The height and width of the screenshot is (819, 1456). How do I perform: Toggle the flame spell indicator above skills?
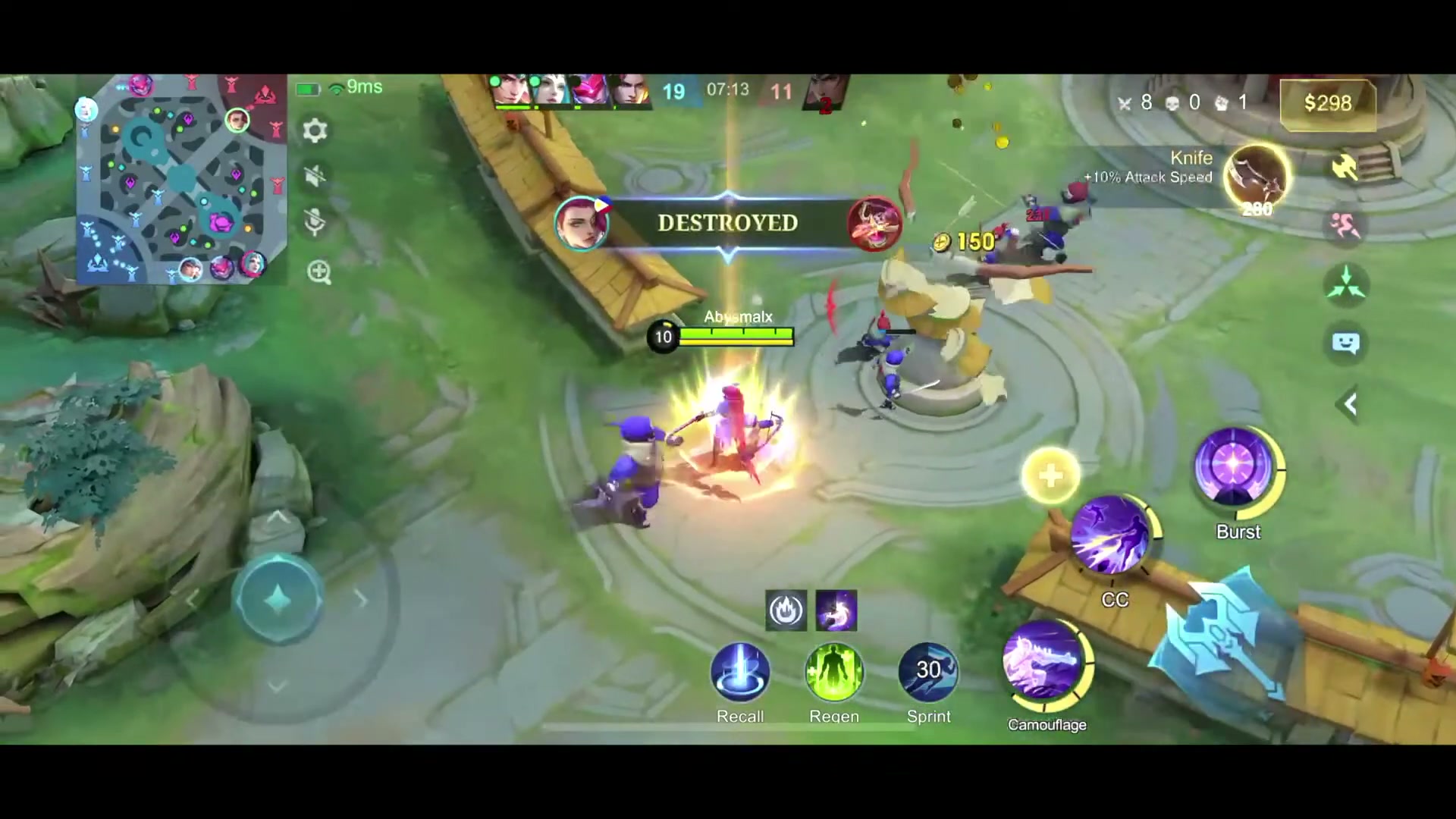(x=786, y=610)
